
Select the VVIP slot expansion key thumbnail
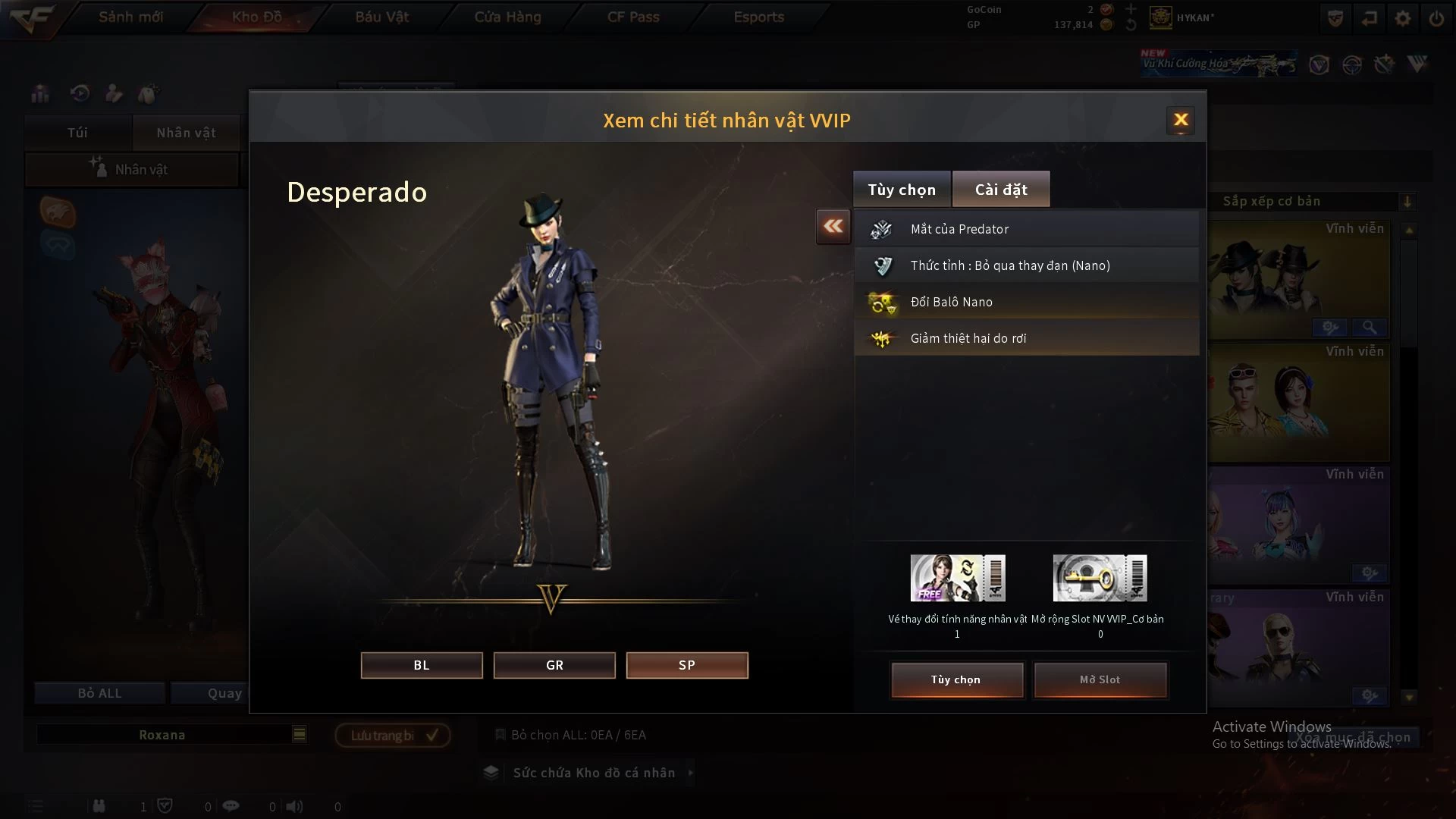click(1100, 578)
